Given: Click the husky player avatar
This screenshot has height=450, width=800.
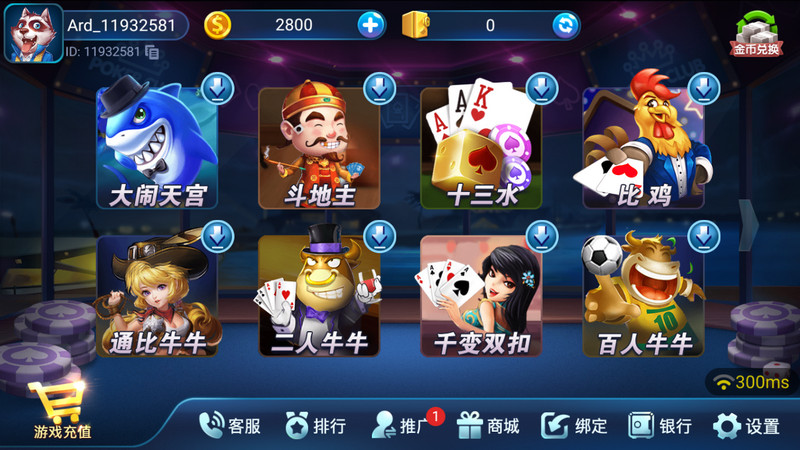Looking at the screenshot, I should [33, 33].
